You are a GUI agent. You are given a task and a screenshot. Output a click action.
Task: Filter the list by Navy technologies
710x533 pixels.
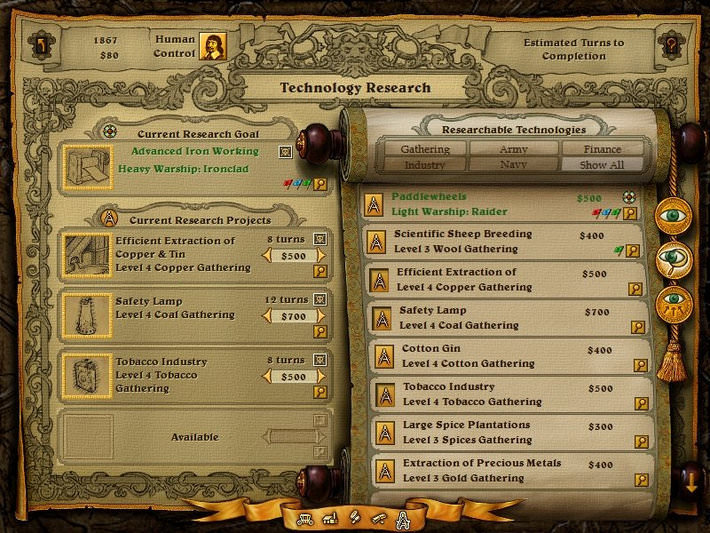pyautogui.click(x=514, y=165)
